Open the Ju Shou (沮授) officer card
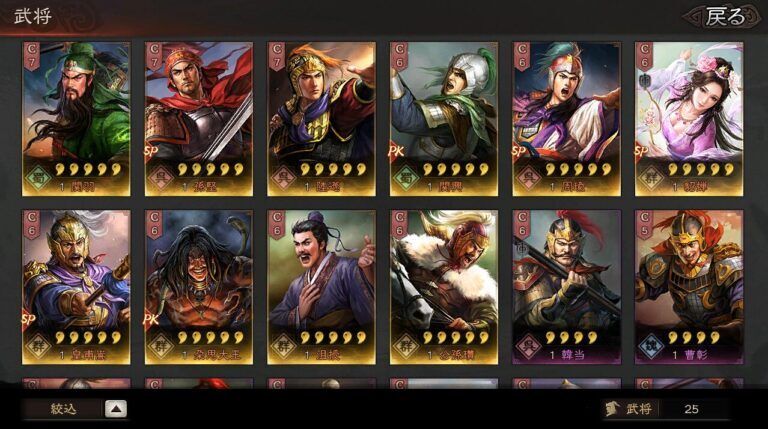 (321, 286)
